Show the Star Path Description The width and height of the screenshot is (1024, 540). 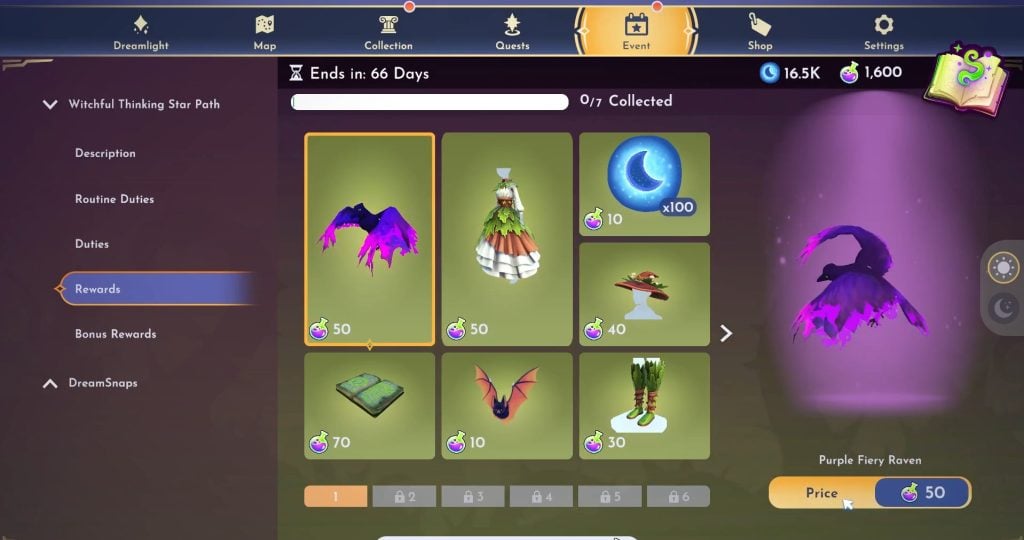105,153
